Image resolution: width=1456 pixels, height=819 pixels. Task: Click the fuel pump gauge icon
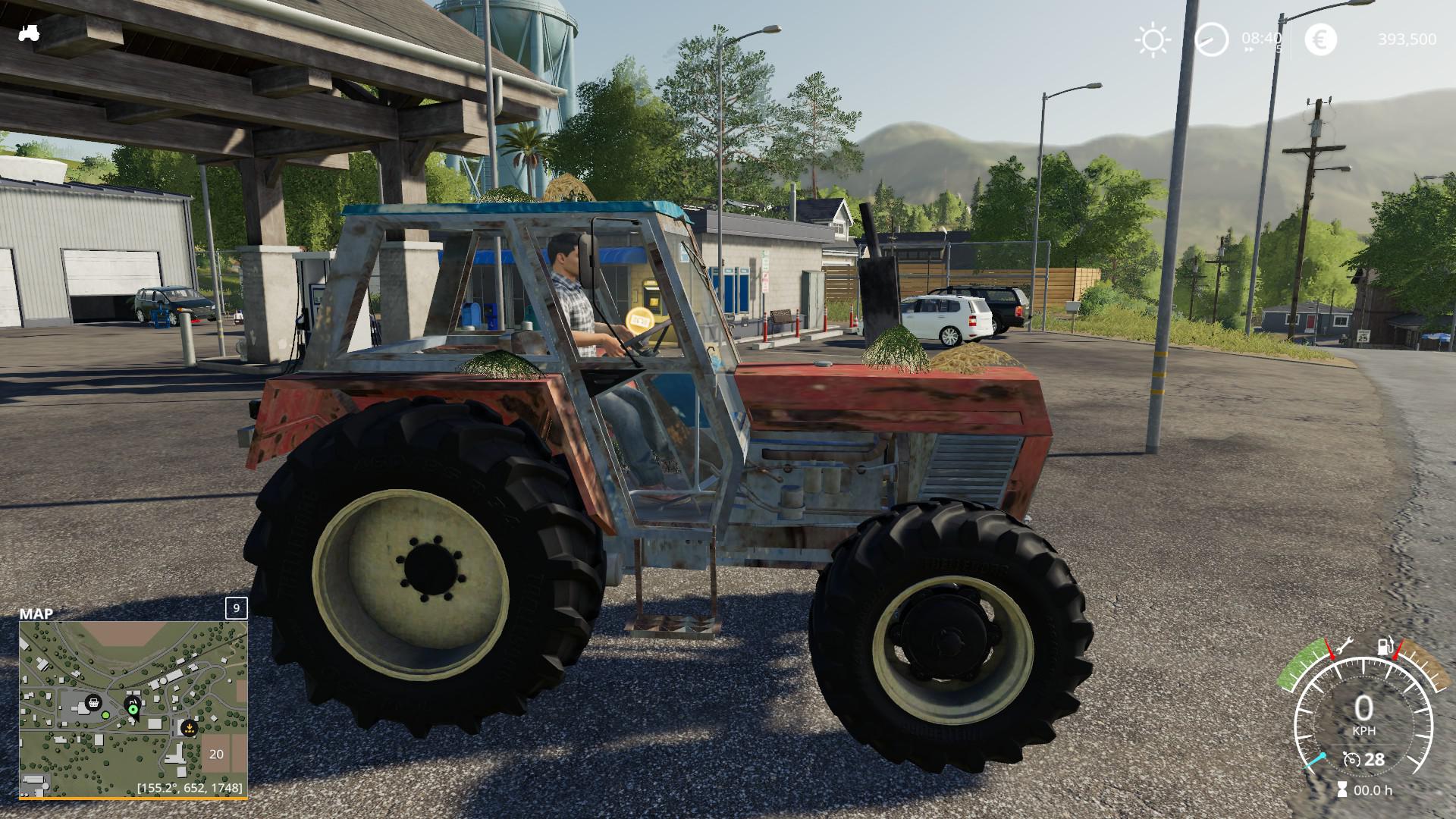(1385, 647)
